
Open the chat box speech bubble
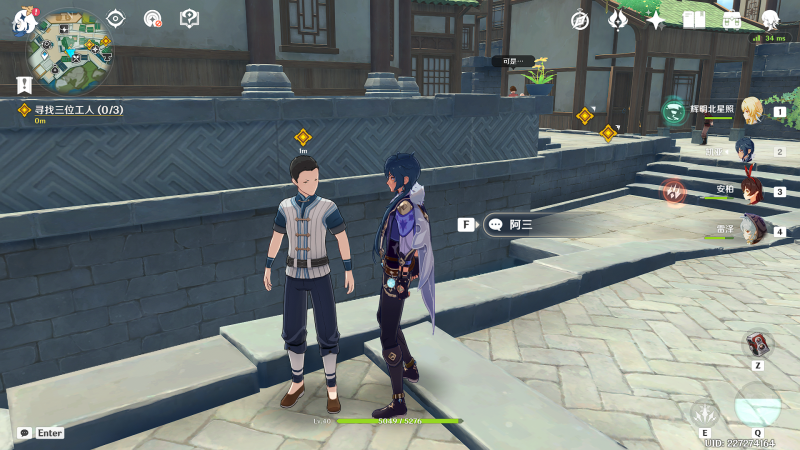point(24,433)
